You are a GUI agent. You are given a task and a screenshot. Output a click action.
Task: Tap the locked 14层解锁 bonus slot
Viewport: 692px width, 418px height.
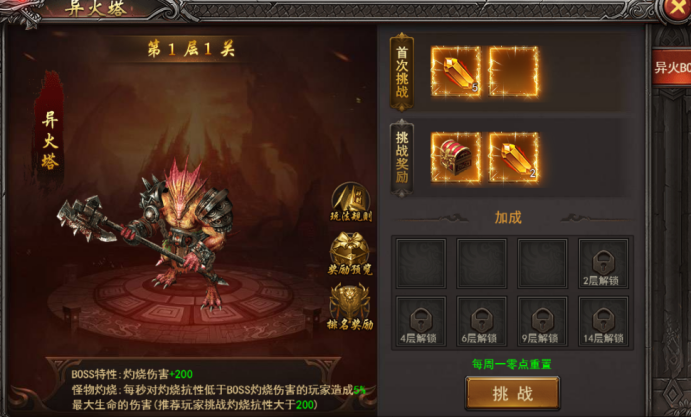604,321
